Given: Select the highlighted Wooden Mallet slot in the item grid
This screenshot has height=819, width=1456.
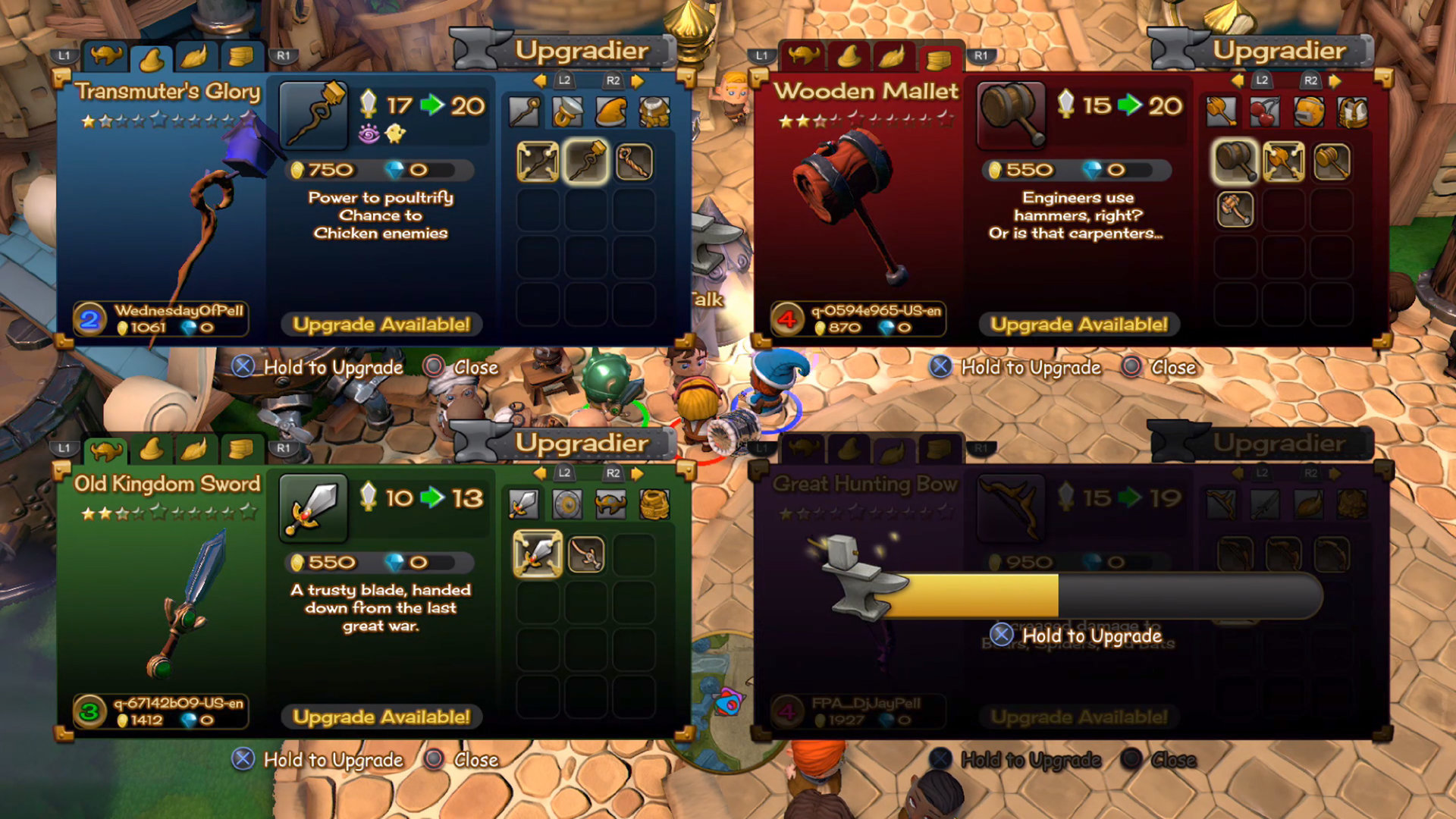Looking at the screenshot, I should pos(1235,162).
